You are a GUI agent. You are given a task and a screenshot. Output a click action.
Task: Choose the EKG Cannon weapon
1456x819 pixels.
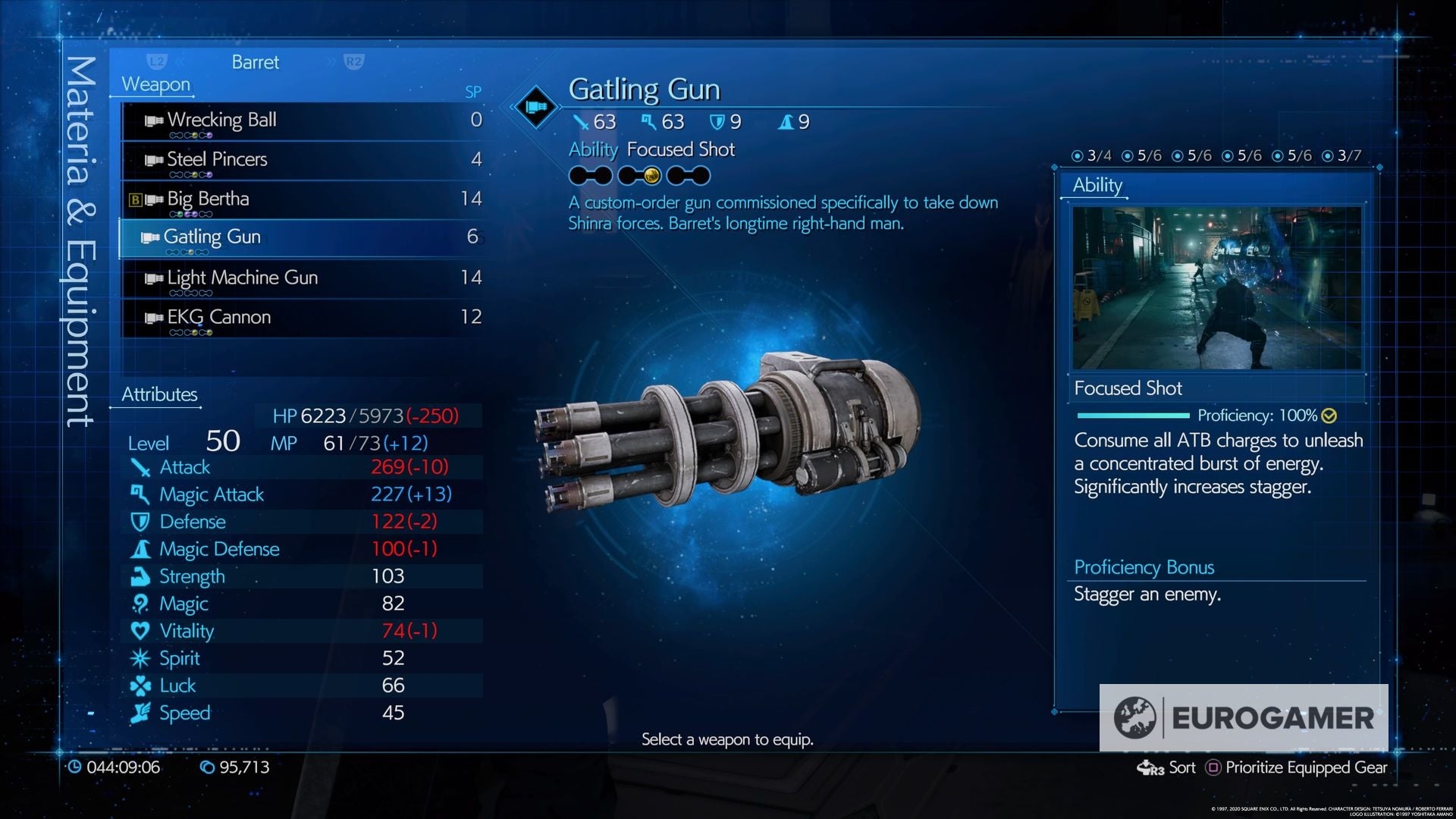pyautogui.click(x=303, y=318)
